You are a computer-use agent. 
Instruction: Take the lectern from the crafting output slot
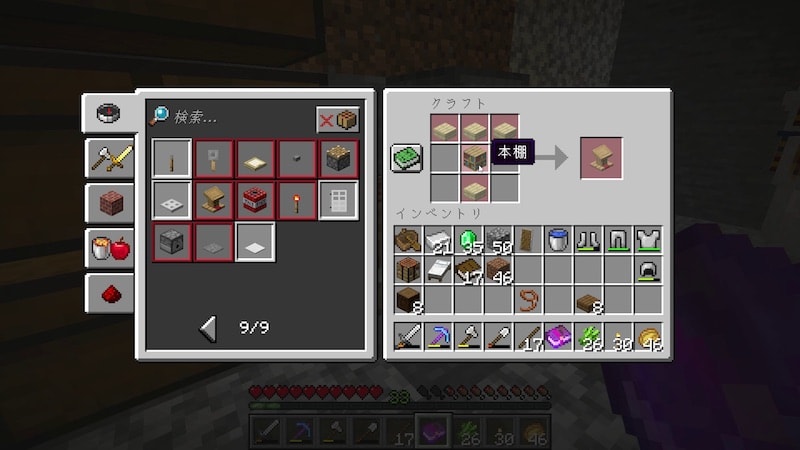pos(600,157)
